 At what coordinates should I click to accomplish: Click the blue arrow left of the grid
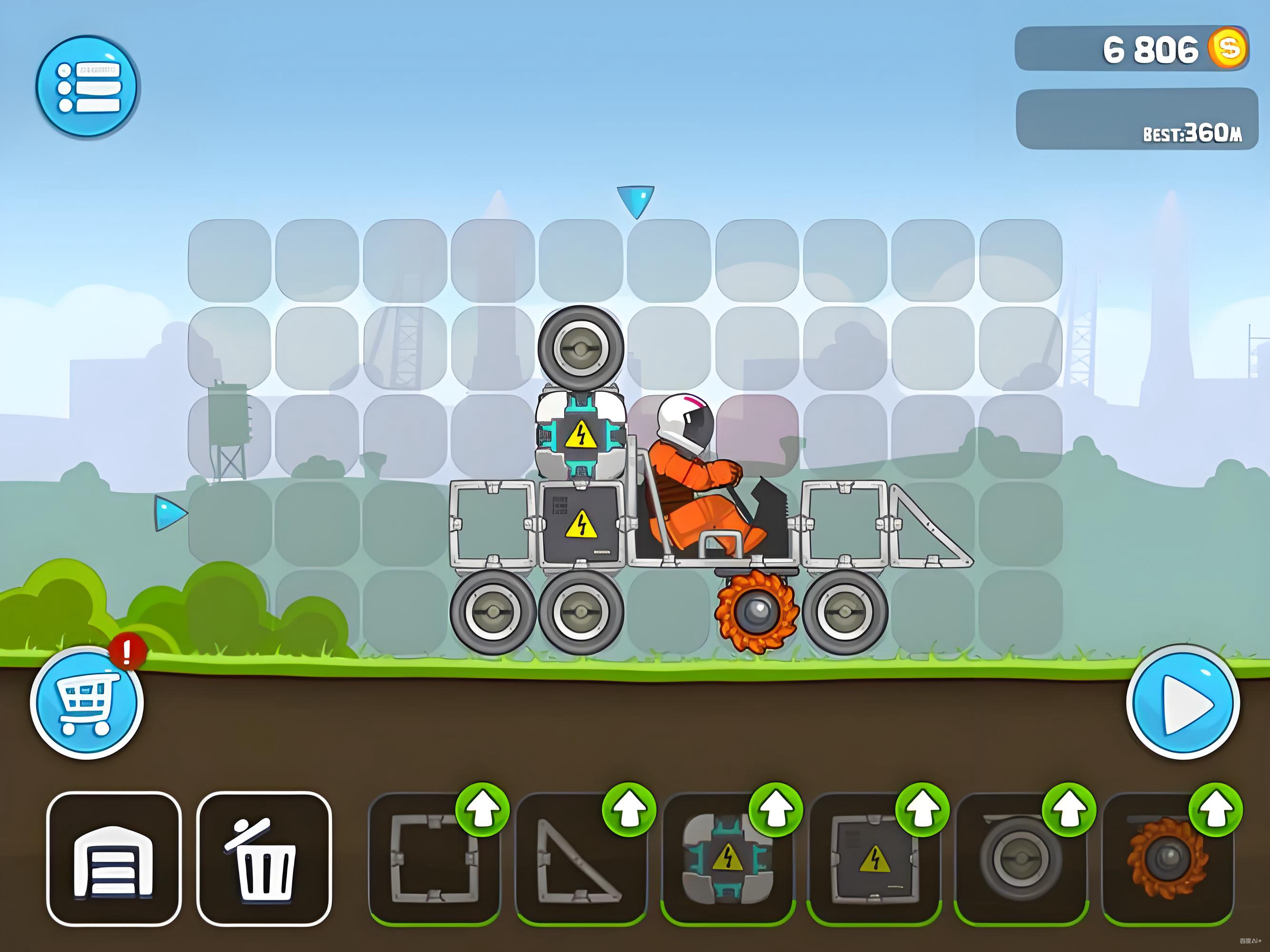pyautogui.click(x=169, y=513)
